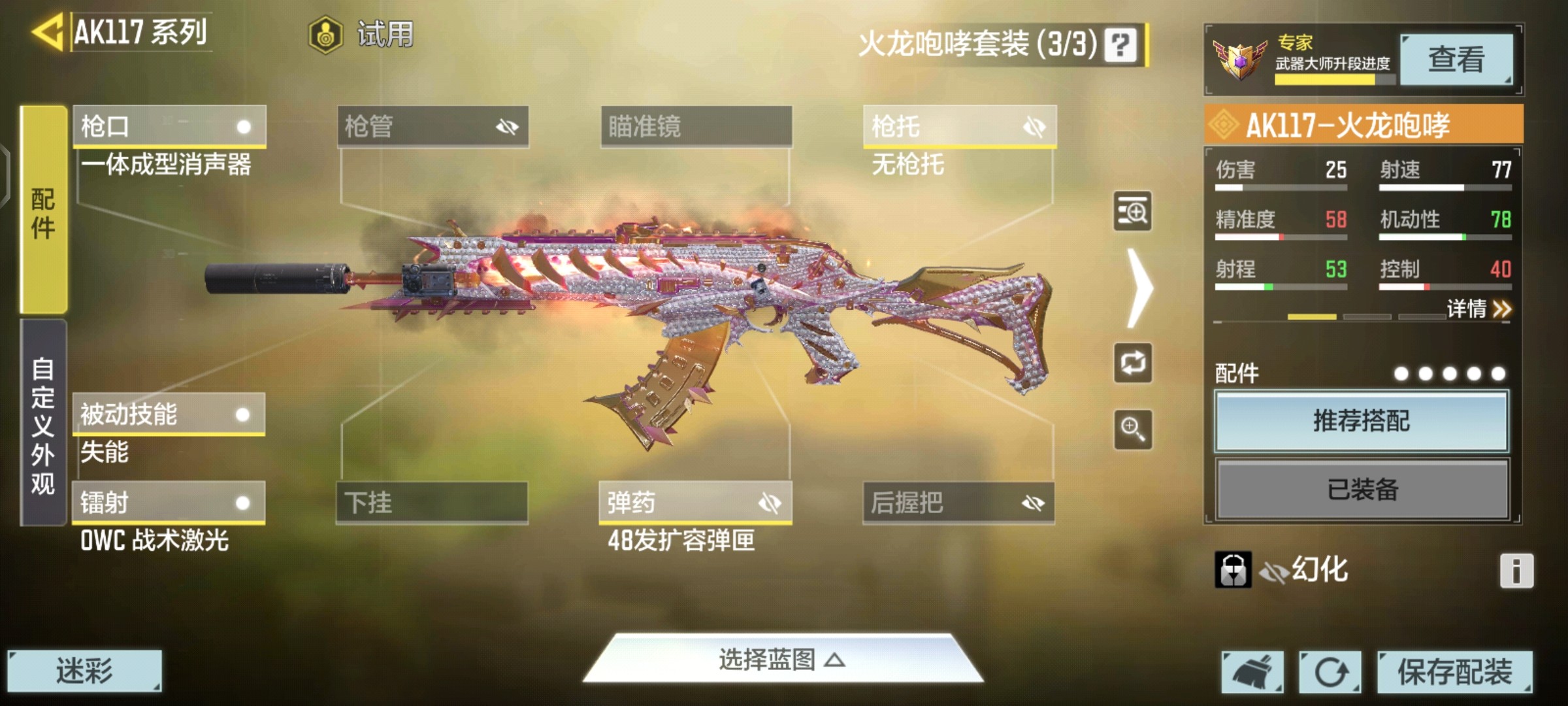Screen dimensions: 1568x706
Task: Open the 下挂 underbarrel slot
Action: [432, 503]
